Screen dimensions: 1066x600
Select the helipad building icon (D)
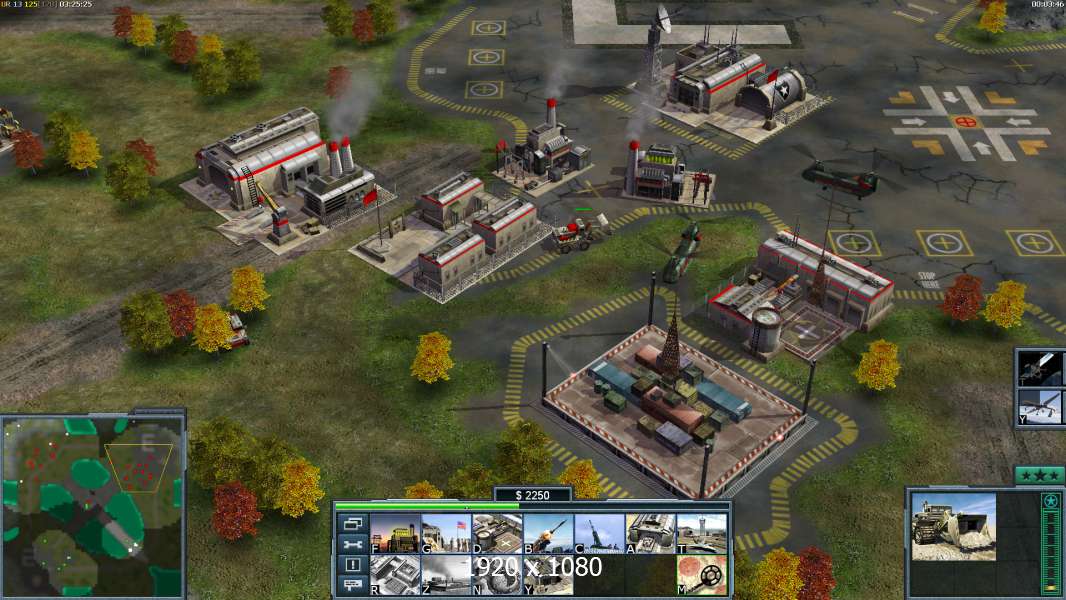tap(497, 533)
